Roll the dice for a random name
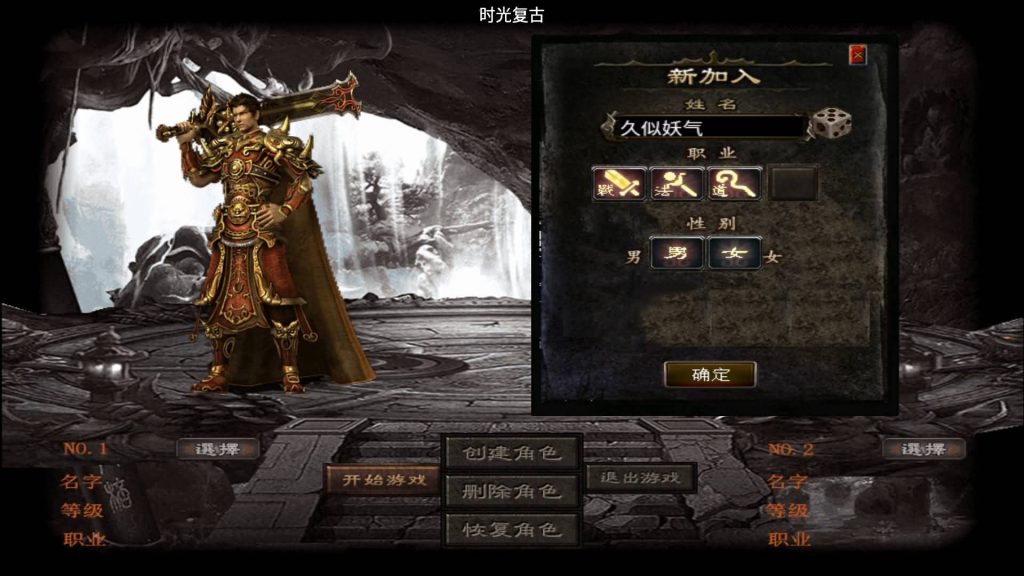This screenshot has width=1024, height=576. click(x=831, y=125)
